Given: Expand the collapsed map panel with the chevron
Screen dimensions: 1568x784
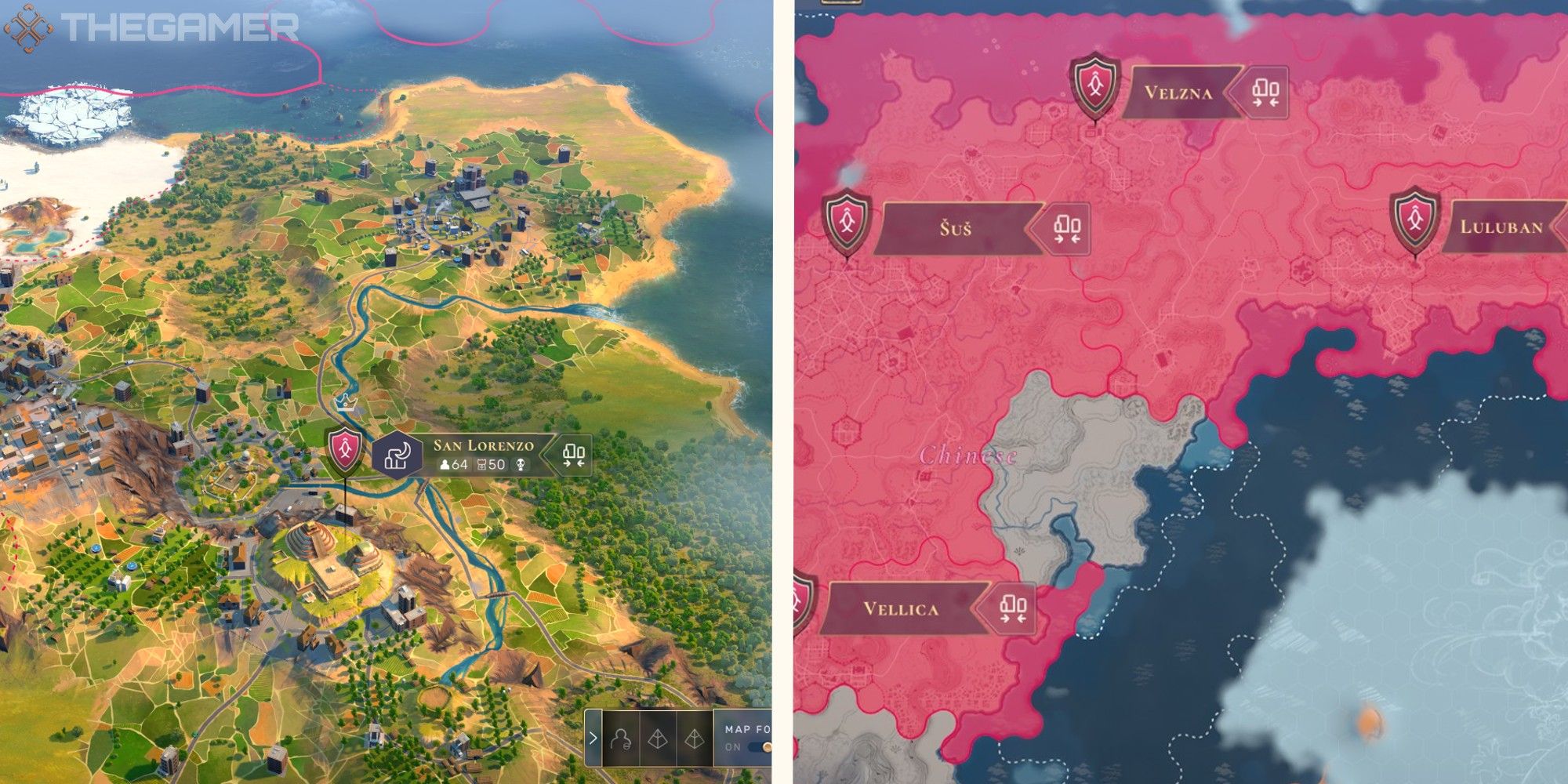Looking at the screenshot, I should [x=593, y=737].
